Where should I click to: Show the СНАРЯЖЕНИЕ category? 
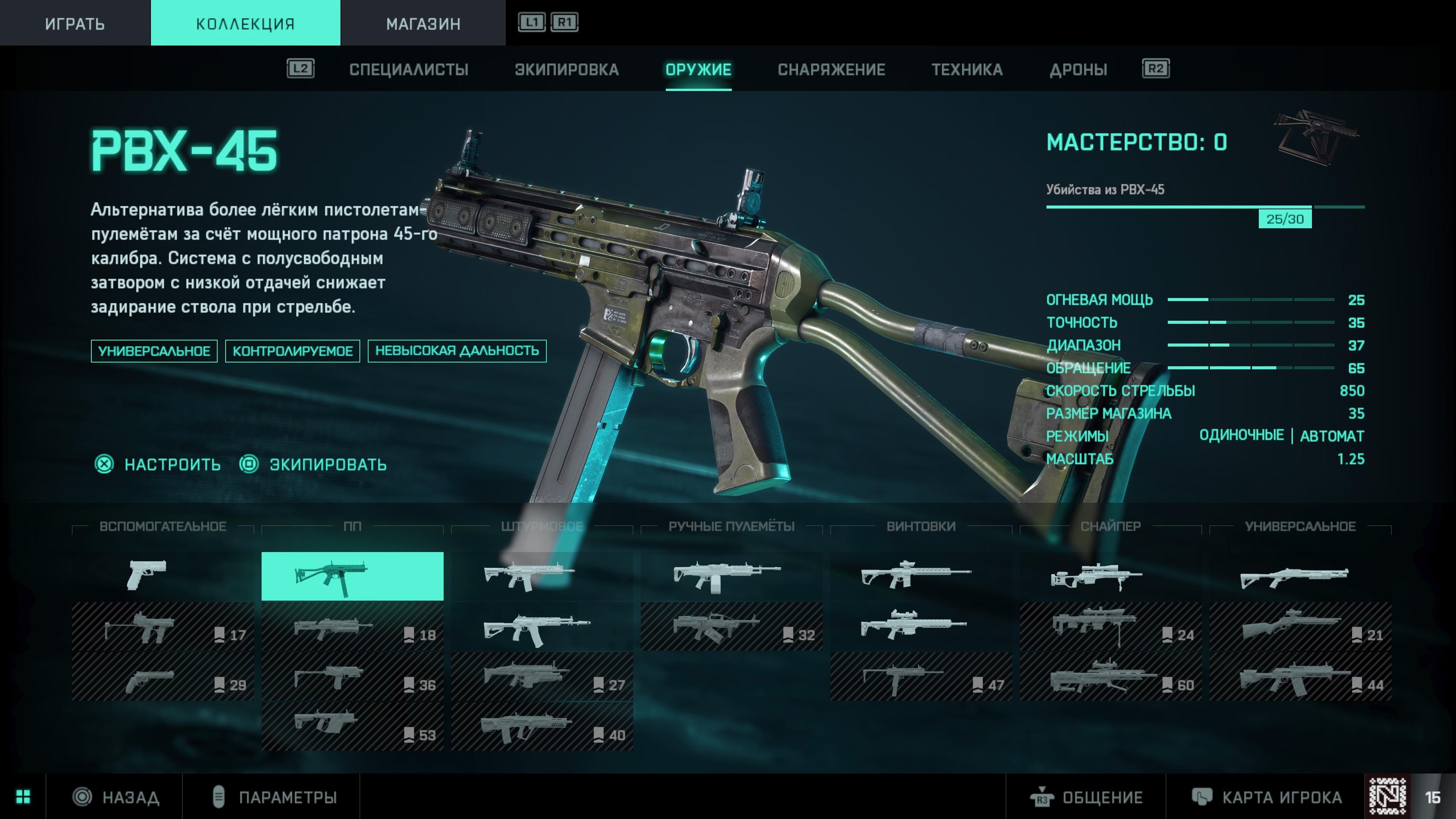click(x=831, y=69)
